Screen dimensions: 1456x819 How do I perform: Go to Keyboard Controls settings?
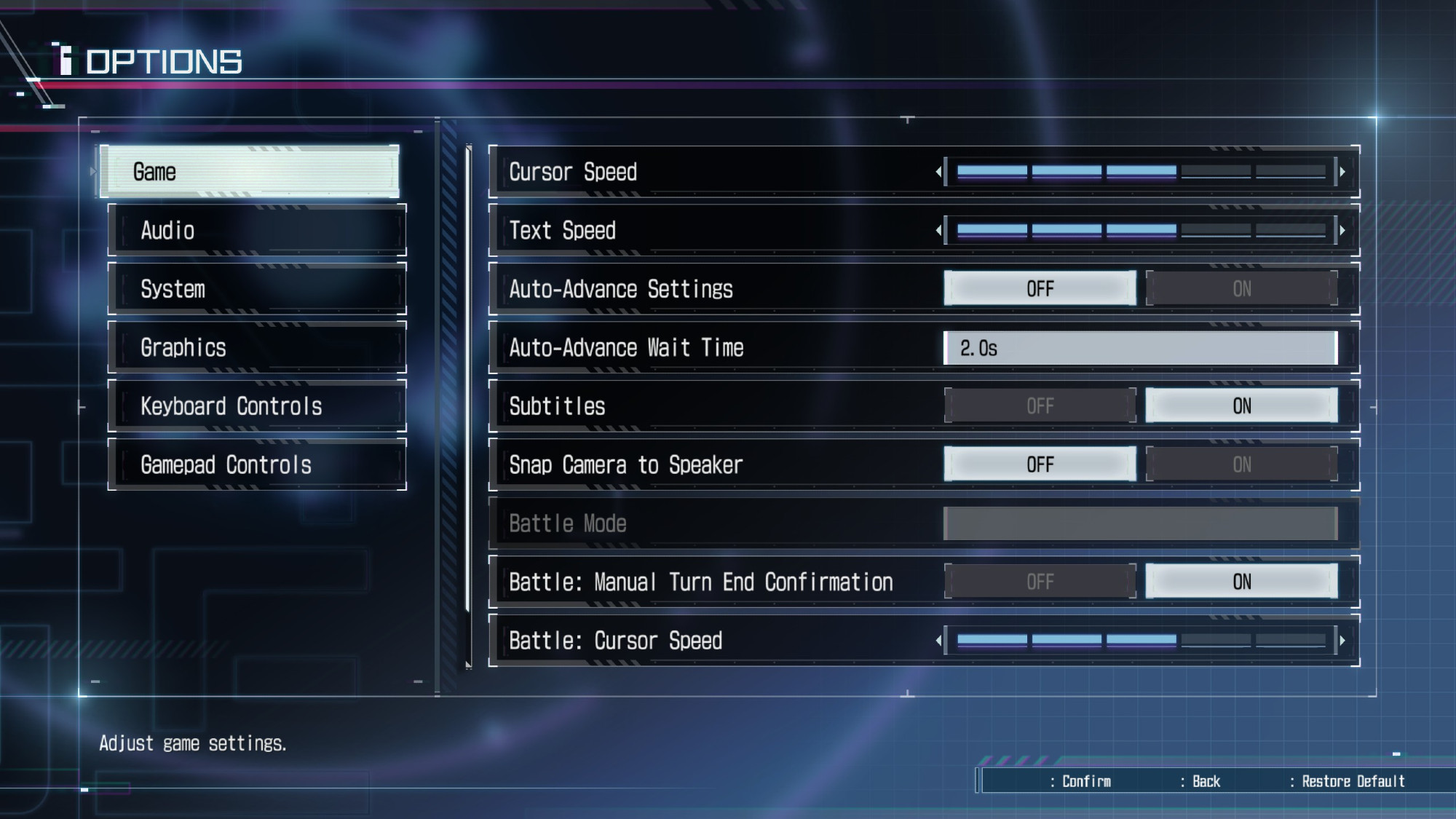point(257,406)
